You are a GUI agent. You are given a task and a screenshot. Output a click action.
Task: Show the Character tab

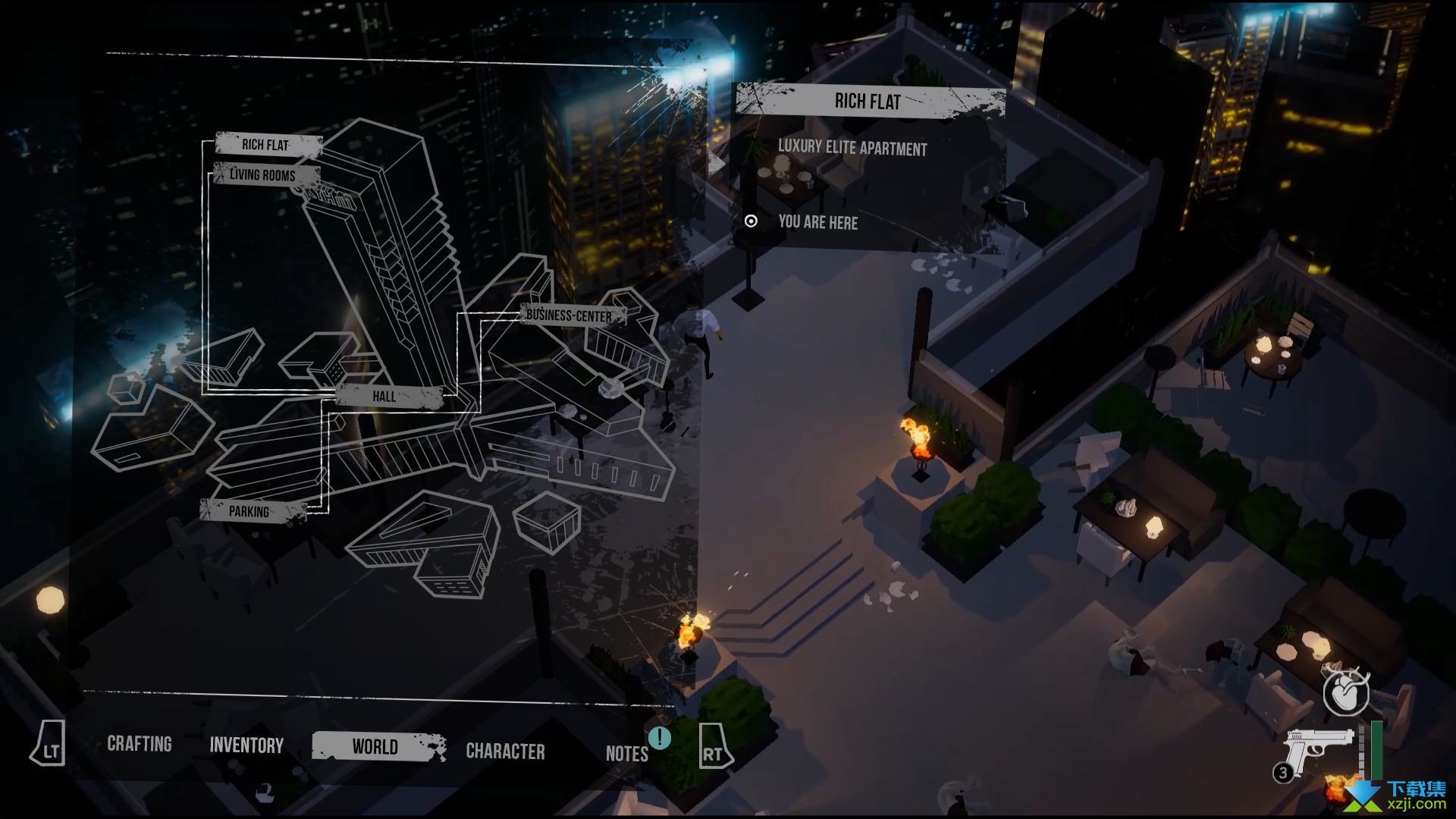(x=505, y=751)
